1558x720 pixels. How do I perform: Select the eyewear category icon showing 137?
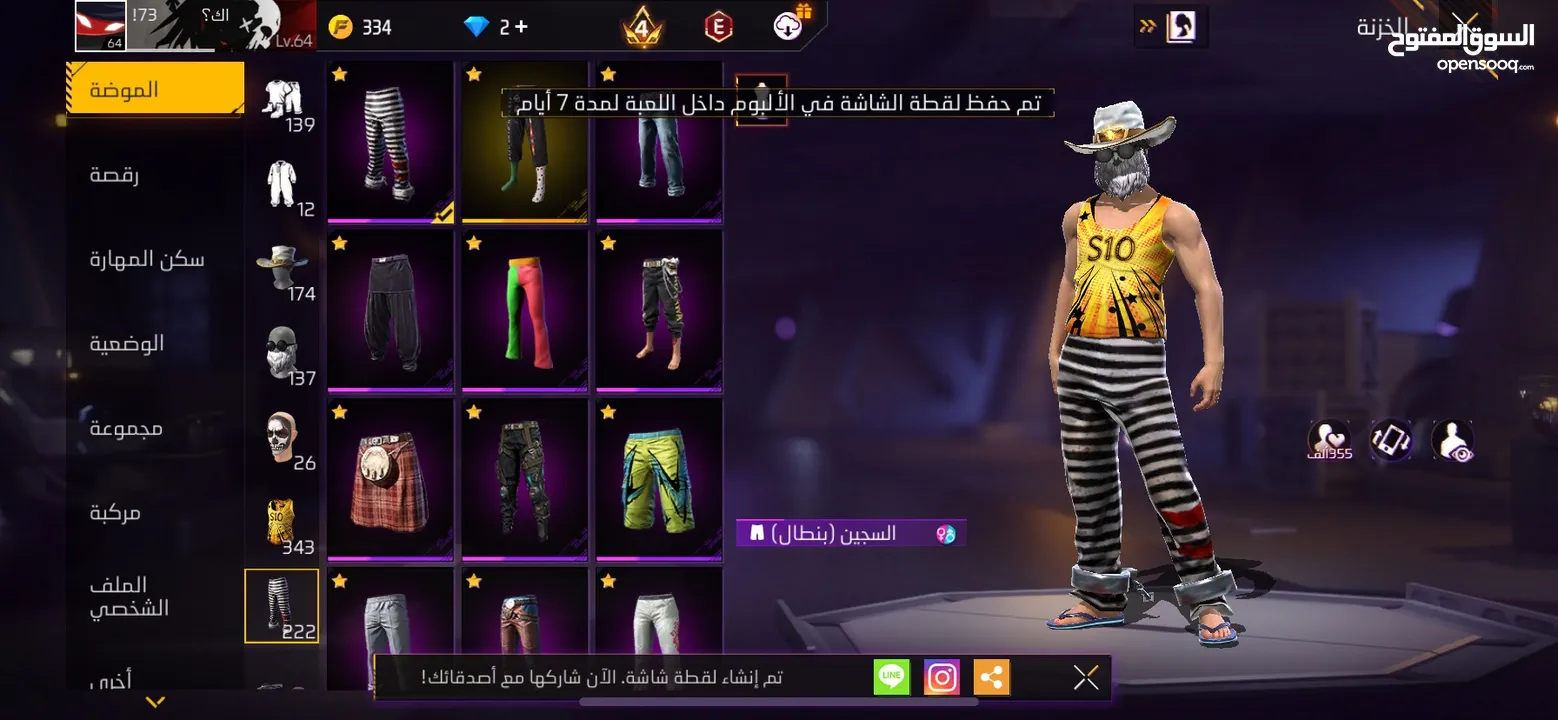281,347
